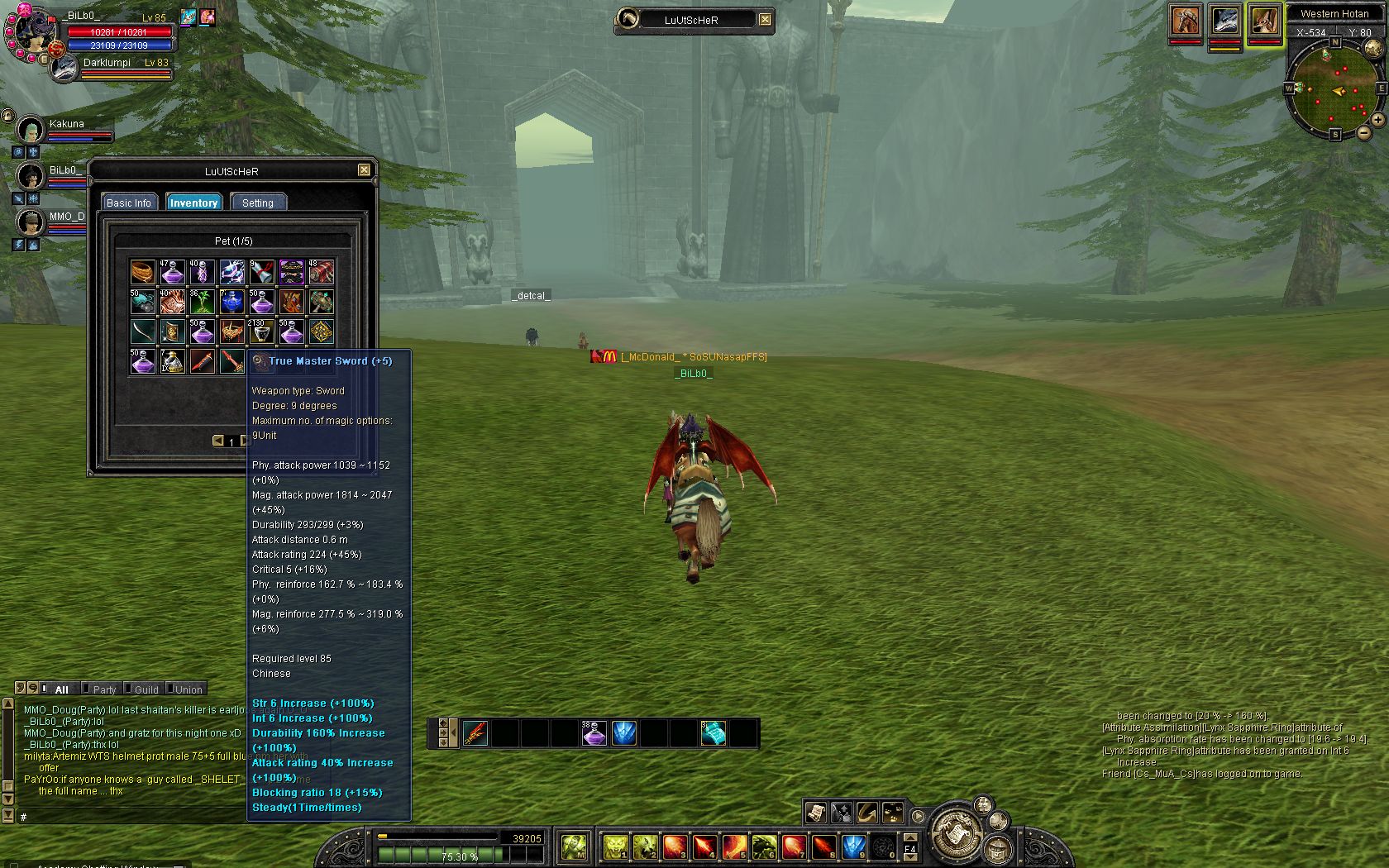The width and height of the screenshot is (1389, 868).
Task: Select party member Kakuna's portrait
Action: coord(31,130)
